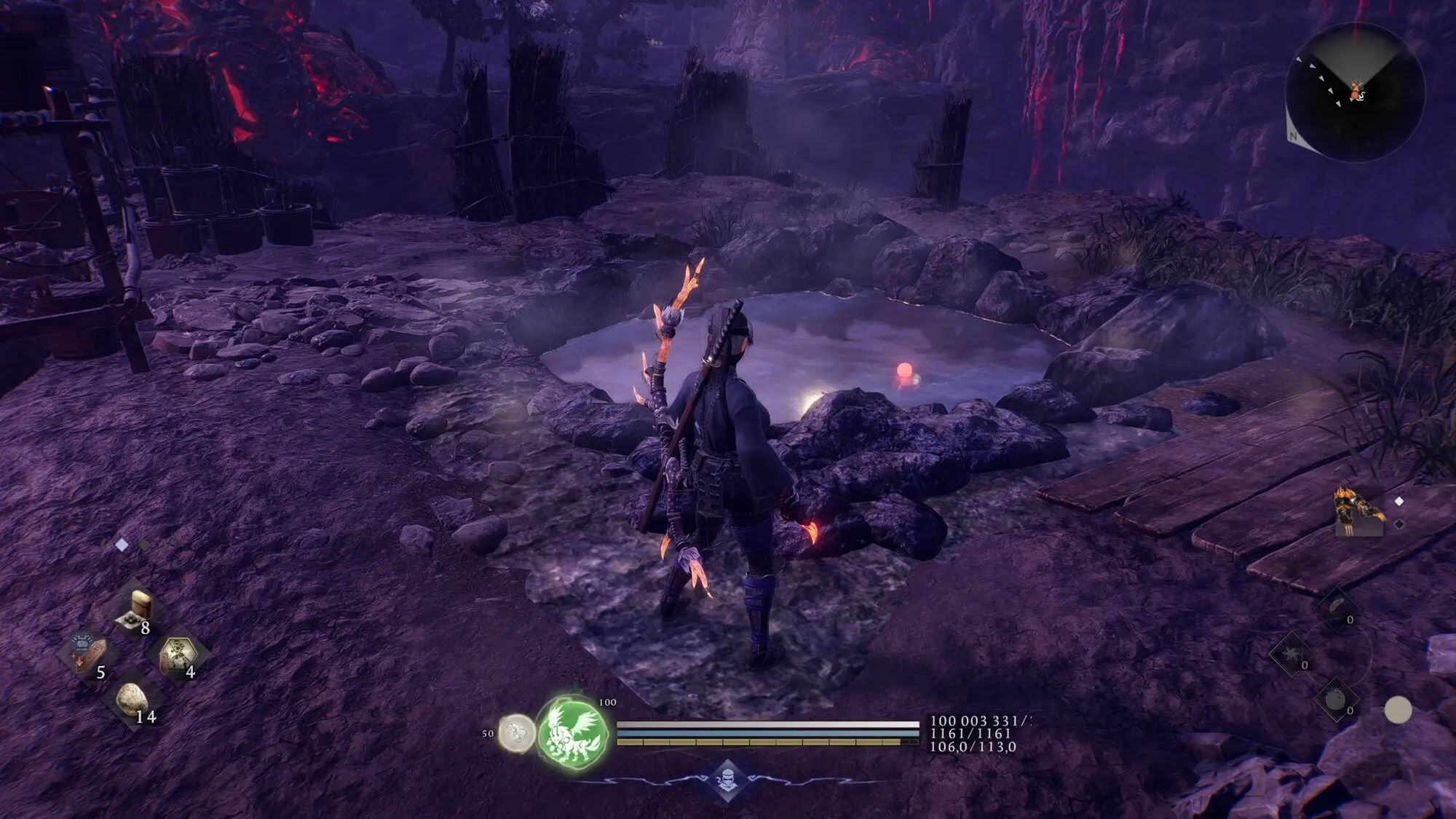1456x819 pixels.
Task: Click the ninja style diamond icon
Action: pos(727,780)
